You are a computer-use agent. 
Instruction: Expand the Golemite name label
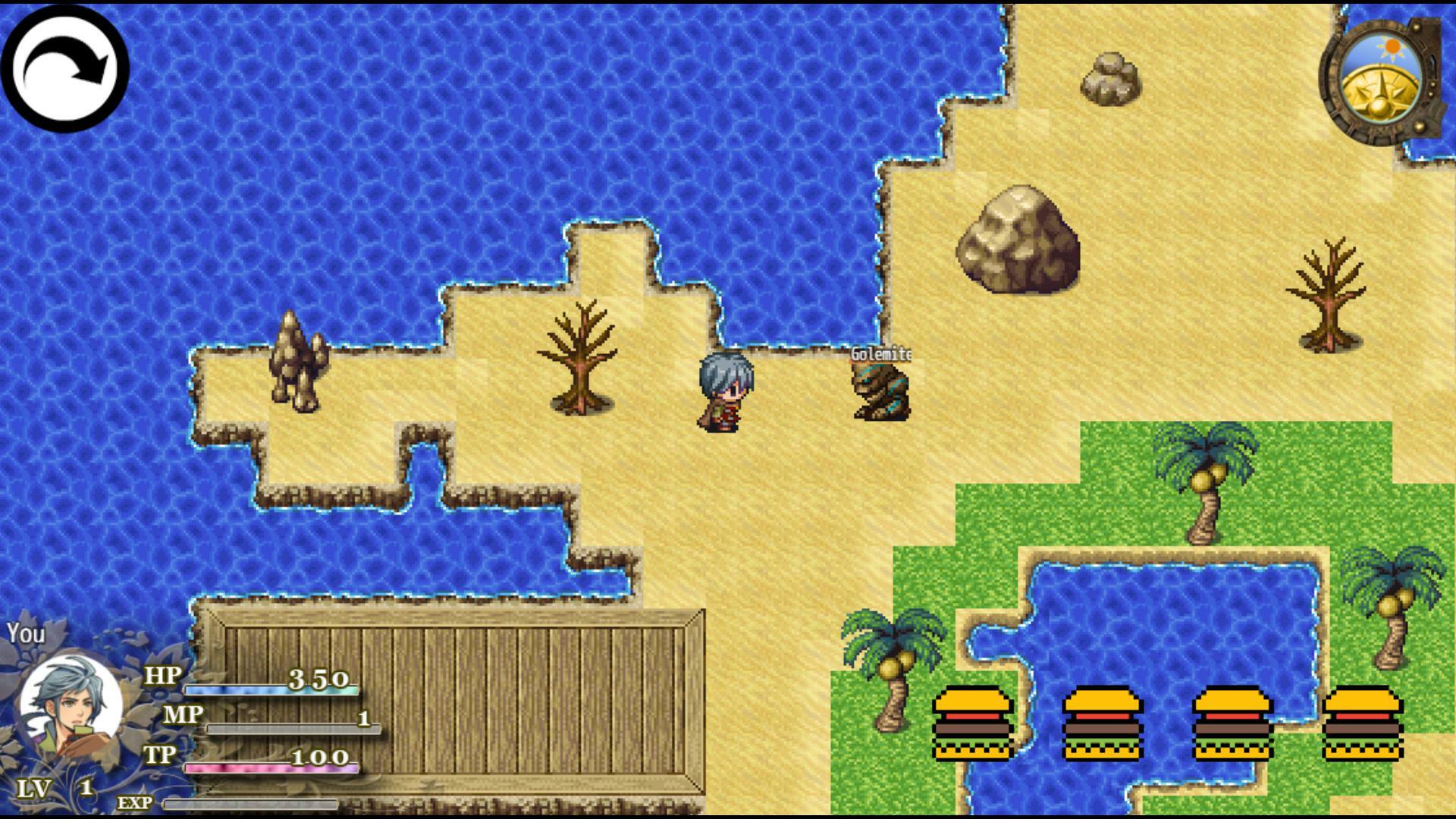[880, 355]
